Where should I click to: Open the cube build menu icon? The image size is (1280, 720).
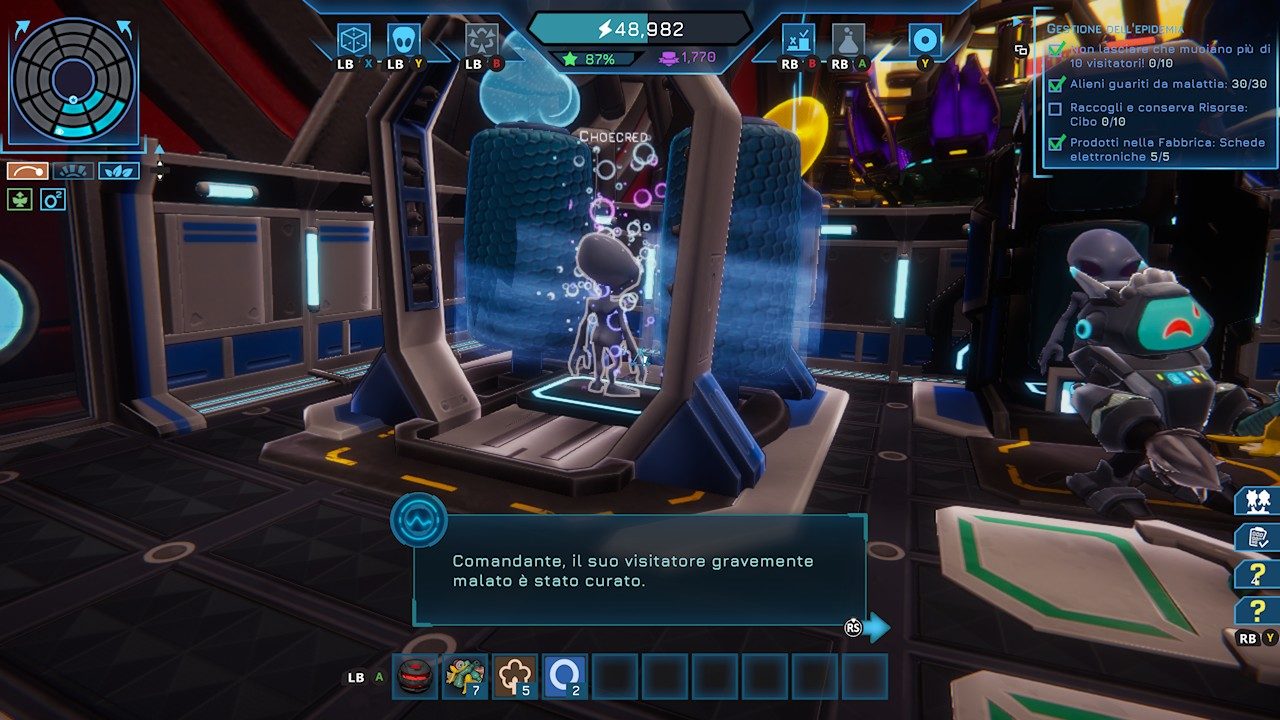click(x=354, y=40)
